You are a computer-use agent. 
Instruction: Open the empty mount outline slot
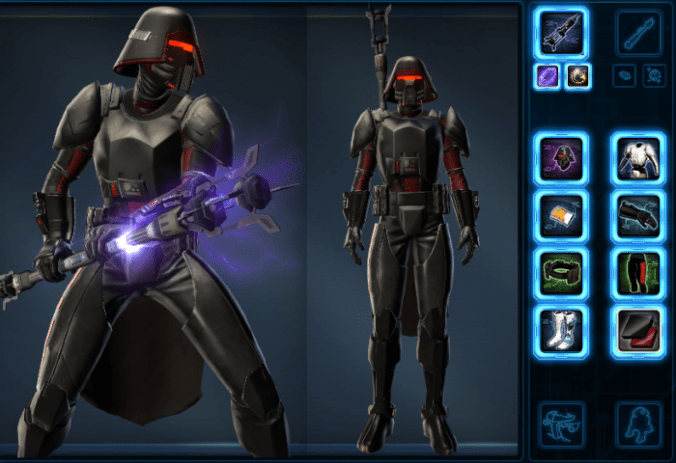pyautogui.click(x=561, y=422)
